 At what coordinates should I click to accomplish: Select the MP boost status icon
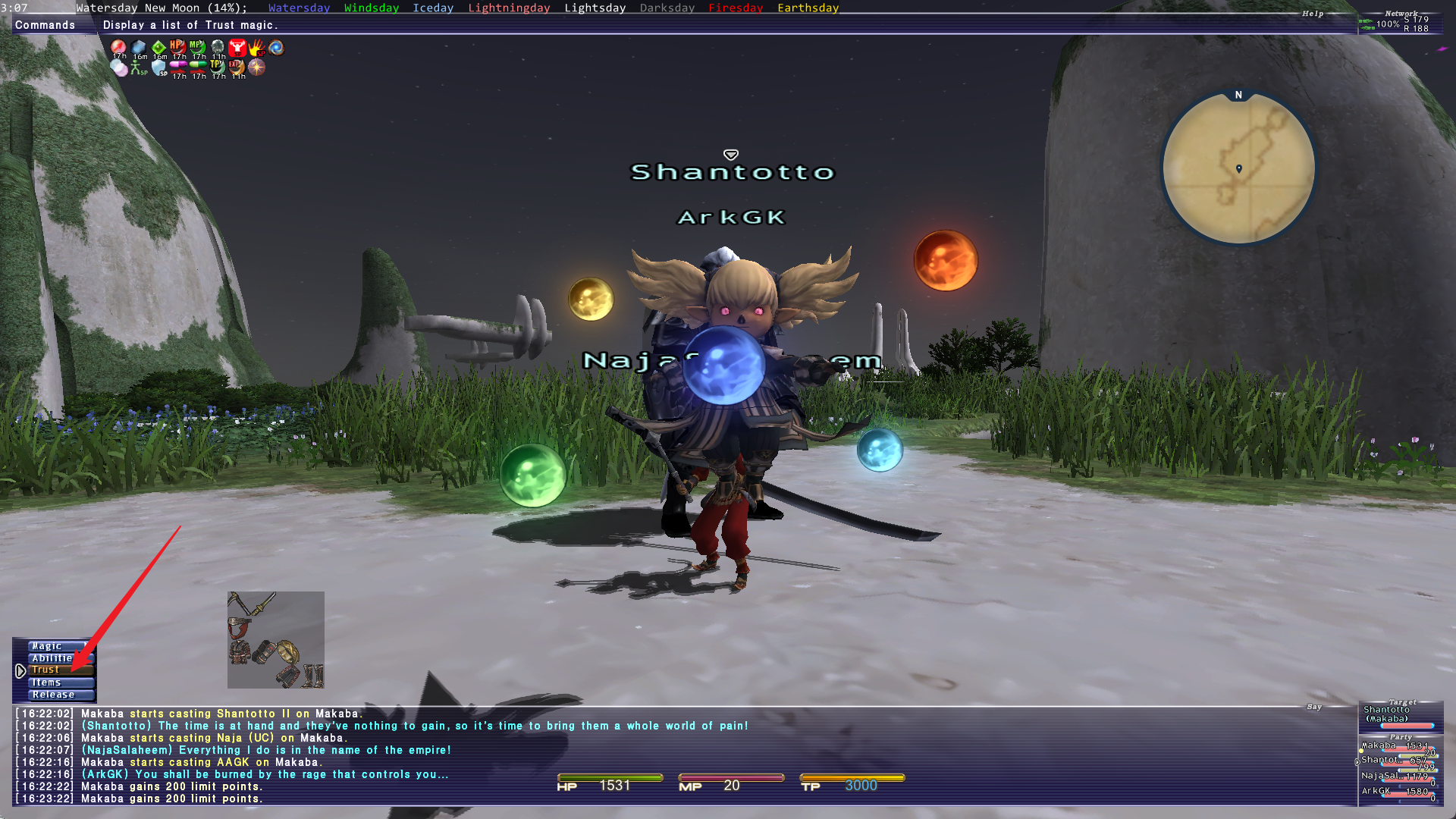point(198,48)
